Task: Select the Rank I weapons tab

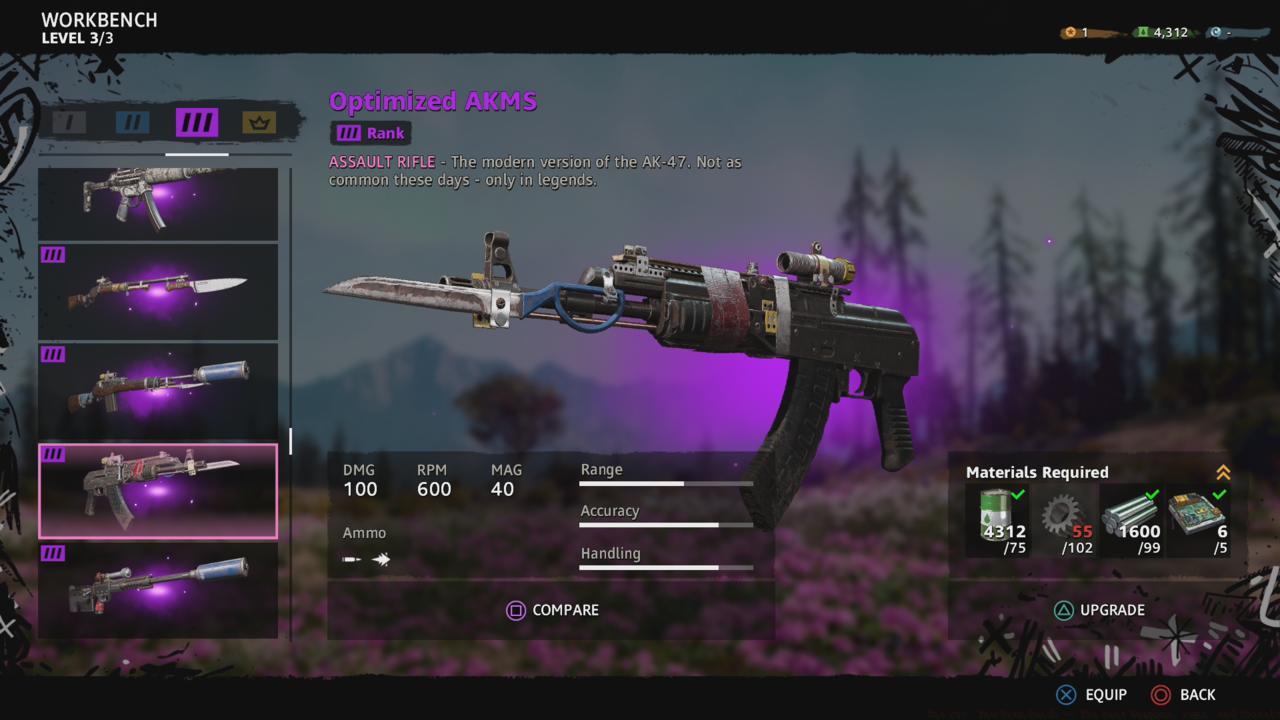Action: [x=68, y=122]
